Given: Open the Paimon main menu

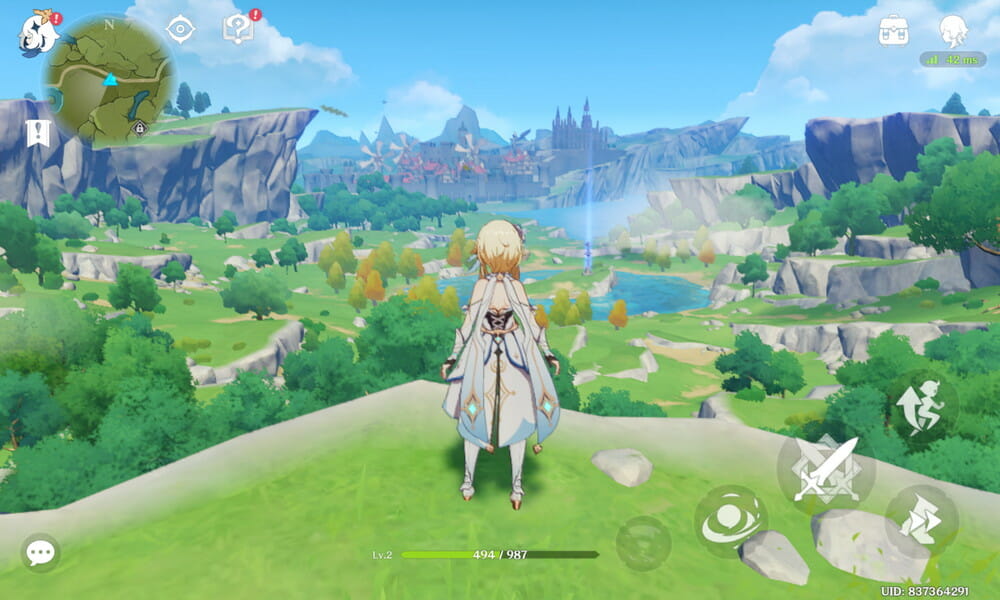Looking at the screenshot, I should (38, 33).
